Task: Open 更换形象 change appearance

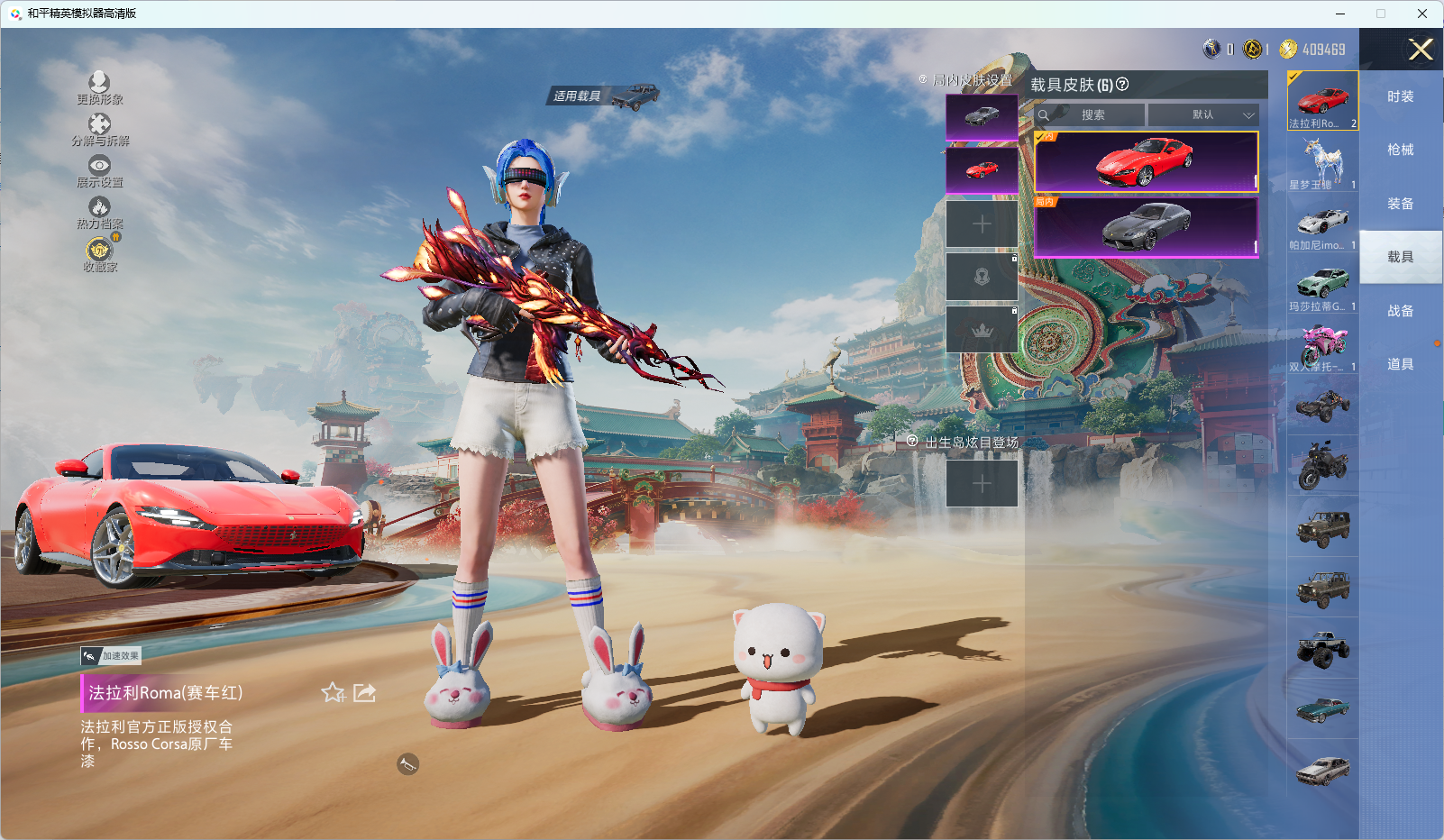Action: pyautogui.click(x=99, y=87)
